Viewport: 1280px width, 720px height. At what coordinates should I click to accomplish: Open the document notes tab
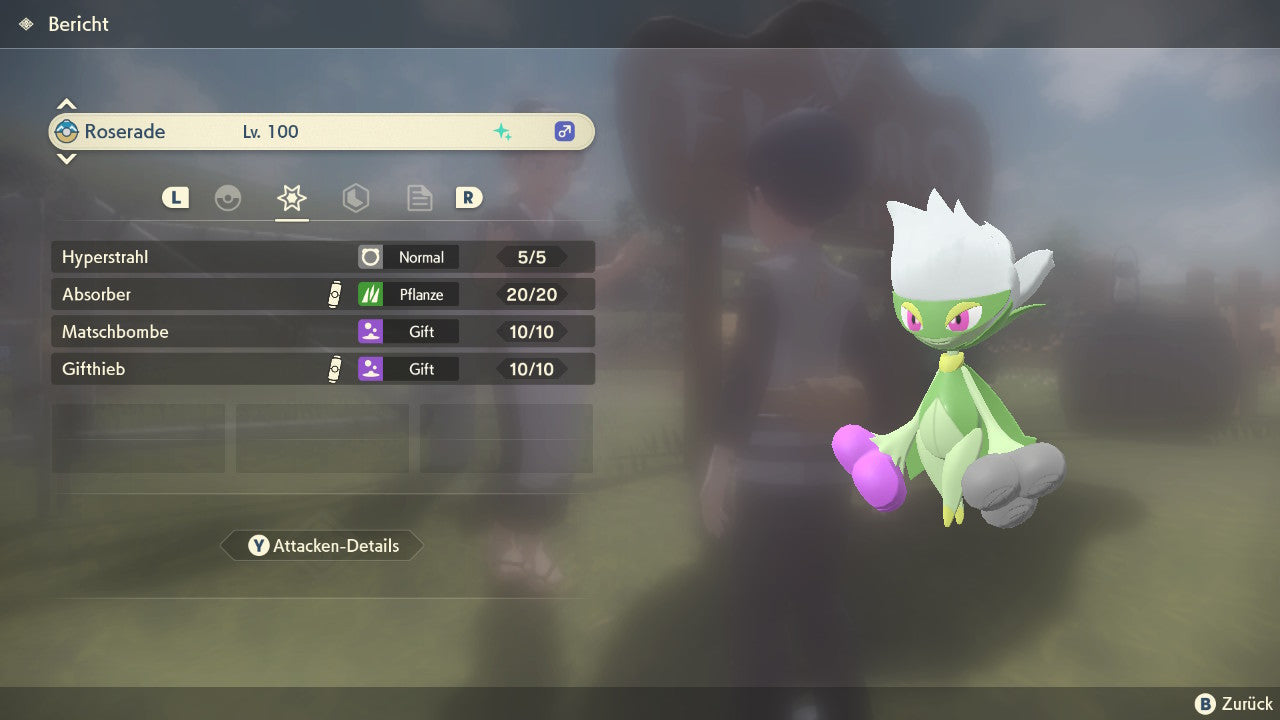(420, 198)
